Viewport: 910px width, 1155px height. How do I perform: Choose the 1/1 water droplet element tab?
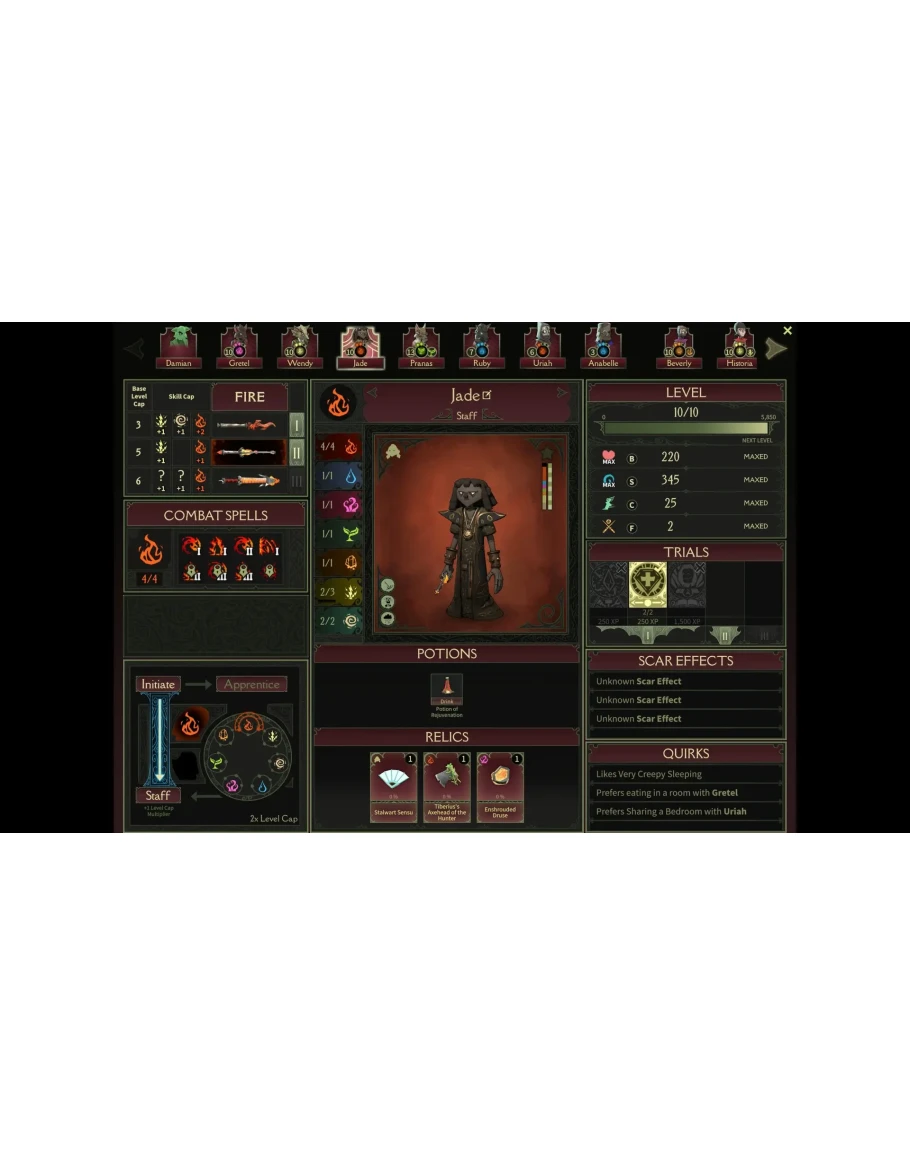point(339,476)
